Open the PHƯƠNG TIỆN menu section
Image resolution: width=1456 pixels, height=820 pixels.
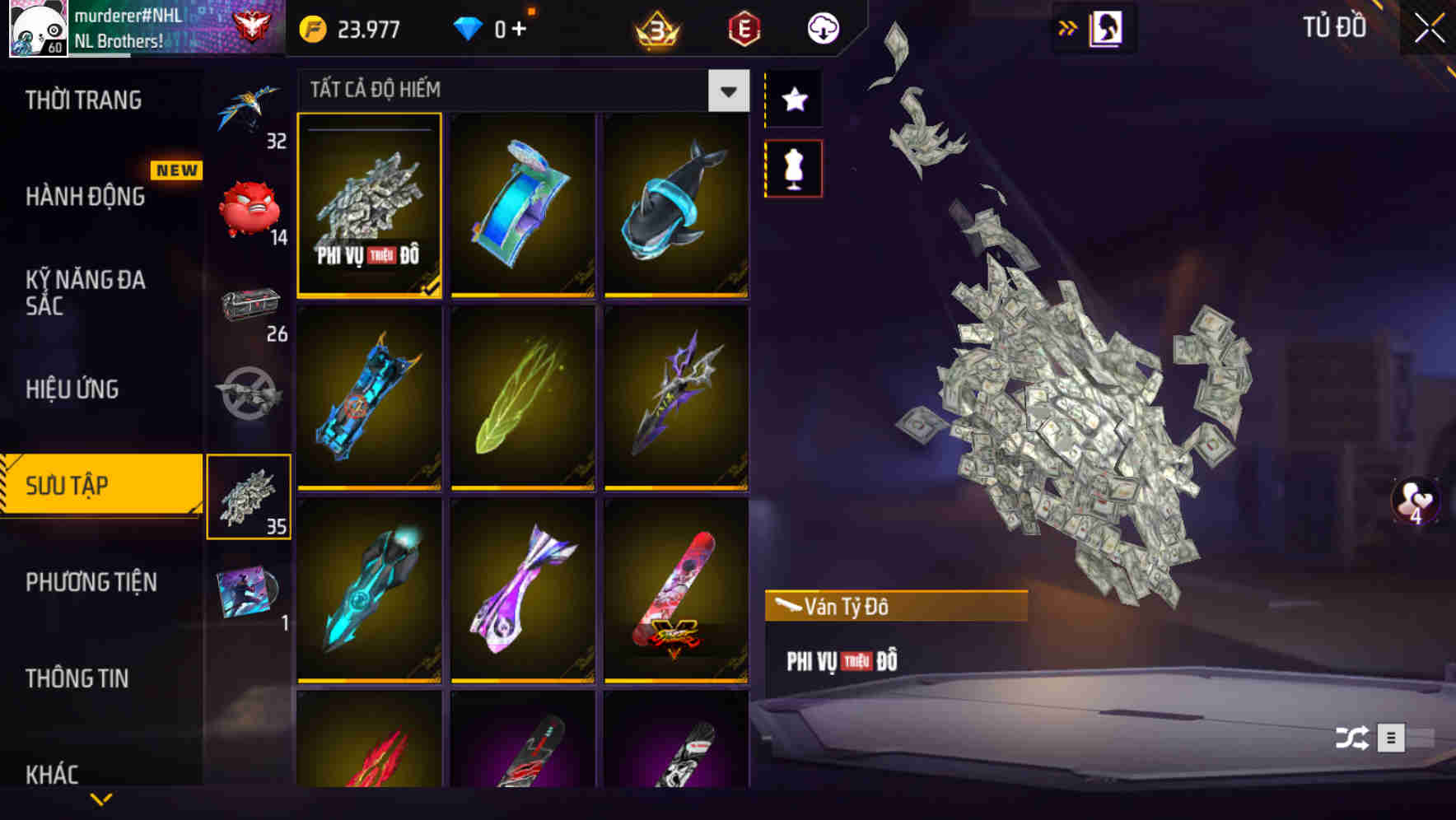click(x=92, y=582)
